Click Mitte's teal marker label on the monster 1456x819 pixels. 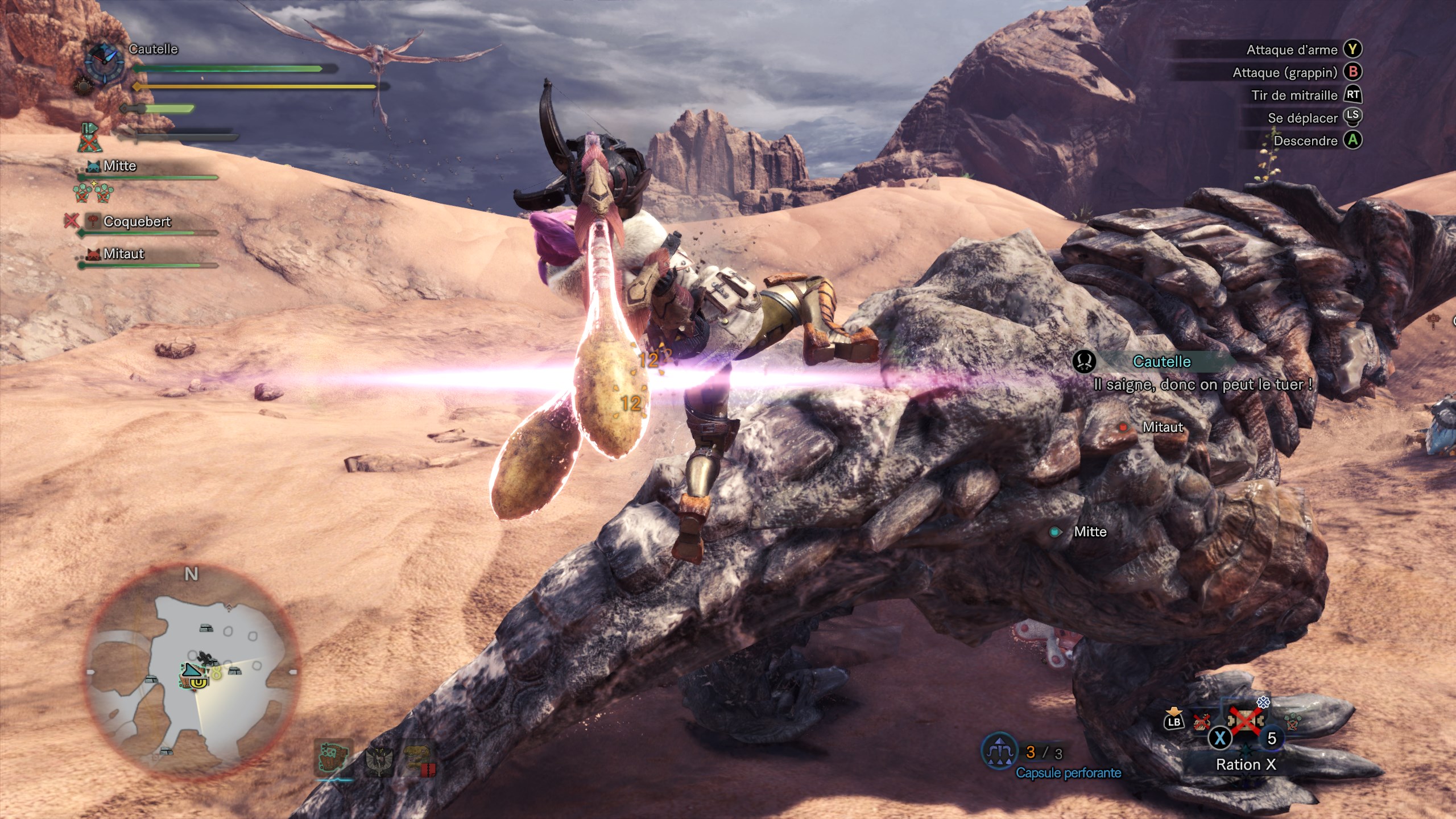point(1089,532)
